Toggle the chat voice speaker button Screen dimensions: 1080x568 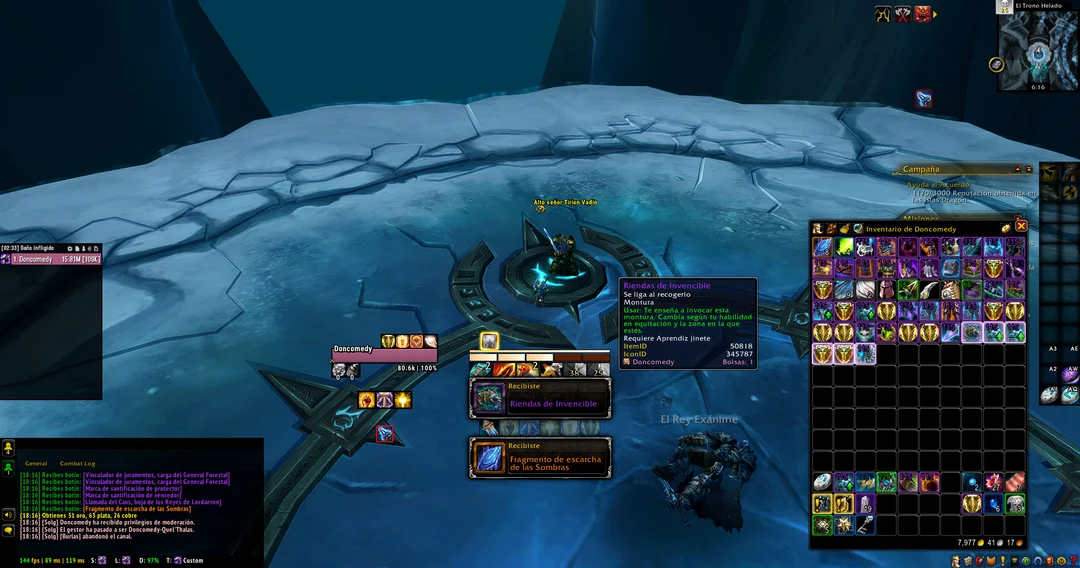tap(8, 514)
